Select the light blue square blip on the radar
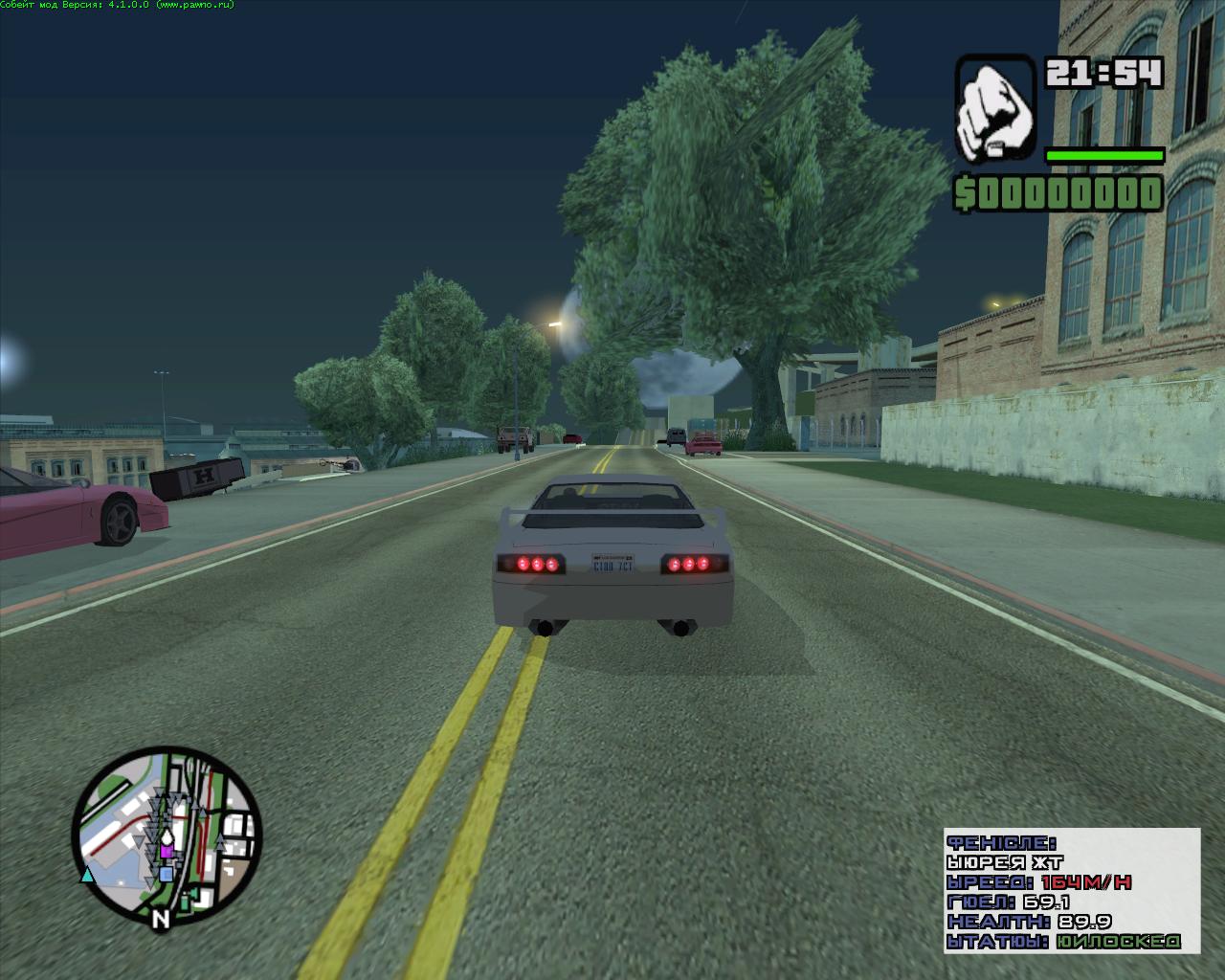Image resolution: width=1225 pixels, height=980 pixels. [167, 874]
